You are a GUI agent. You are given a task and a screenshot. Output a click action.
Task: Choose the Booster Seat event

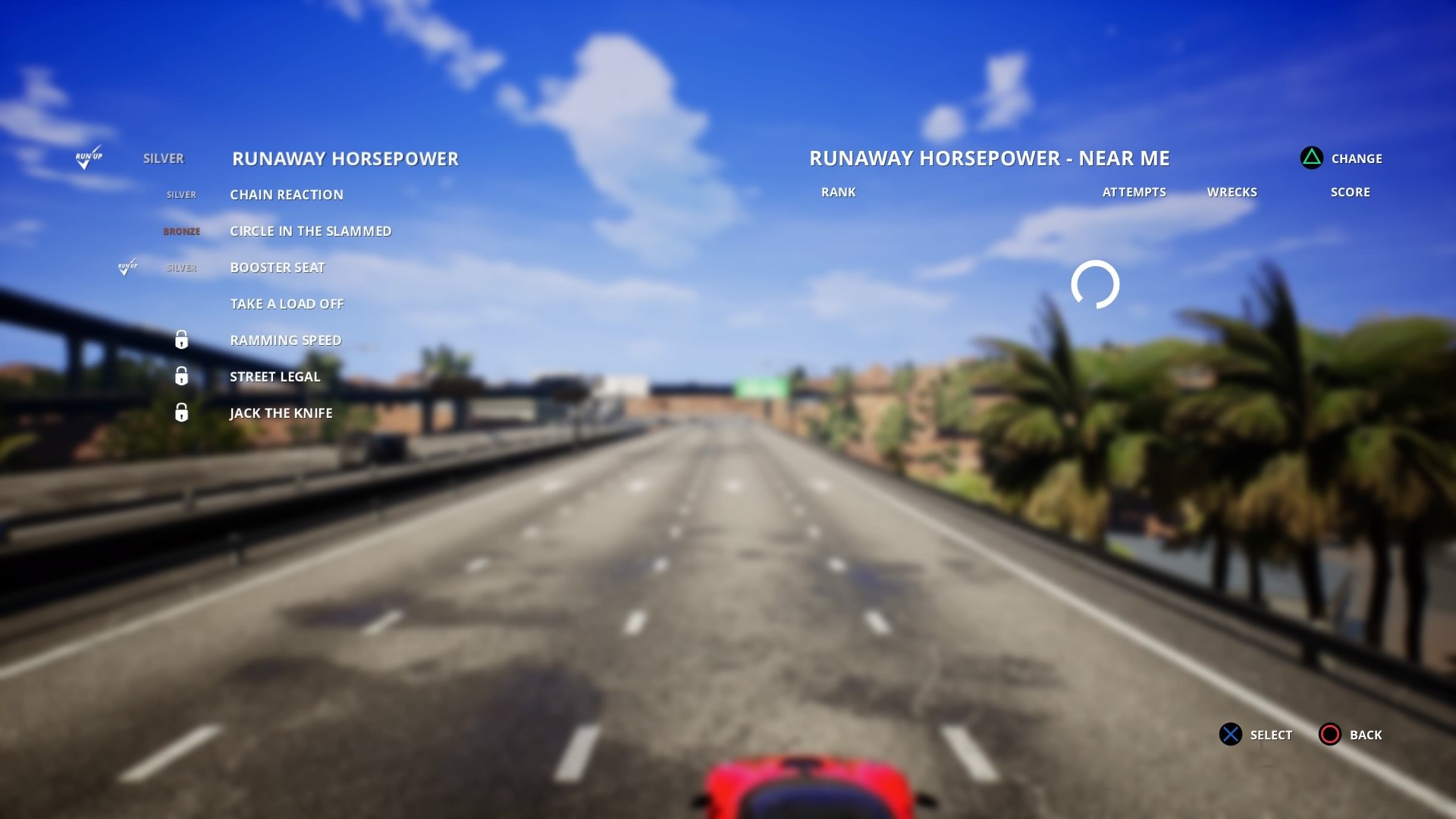[278, 267]
